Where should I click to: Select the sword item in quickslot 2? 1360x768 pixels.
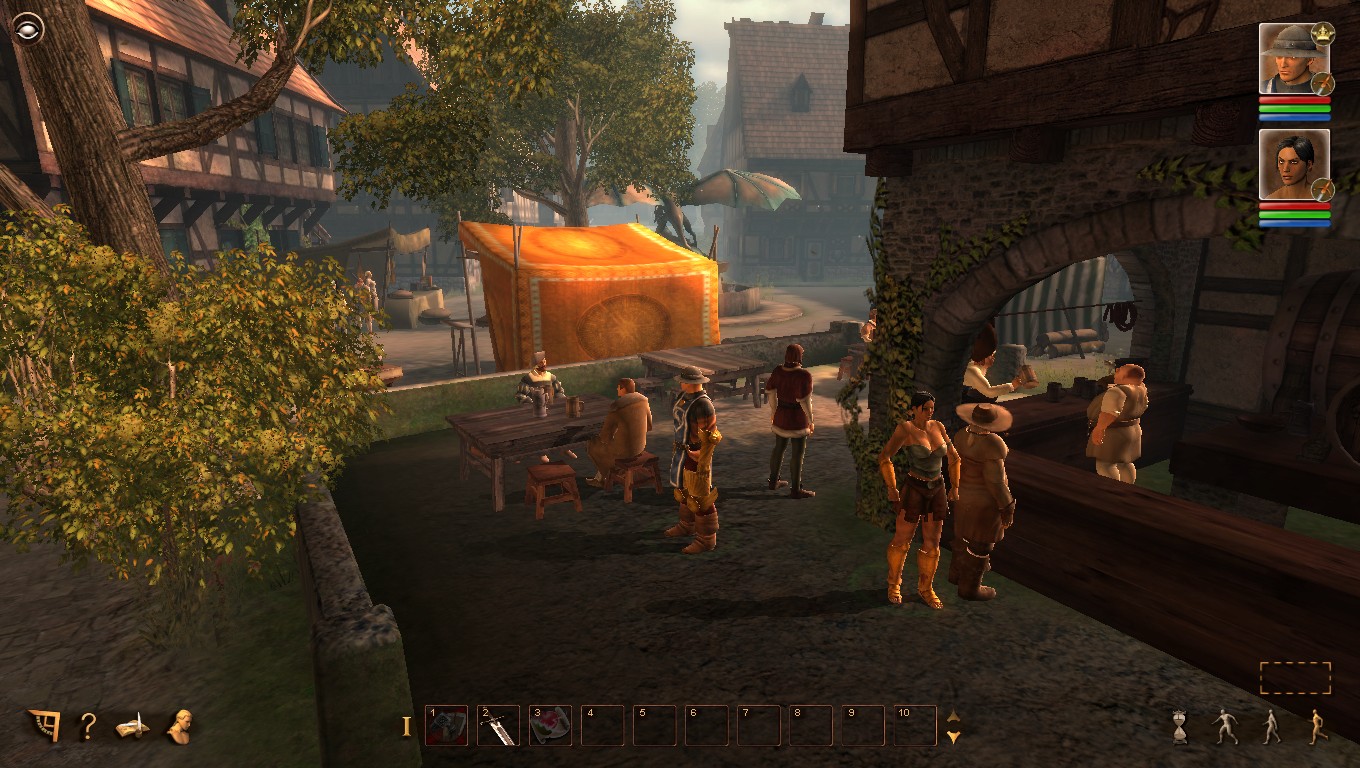pyautogui.click(x=497, y=727)
